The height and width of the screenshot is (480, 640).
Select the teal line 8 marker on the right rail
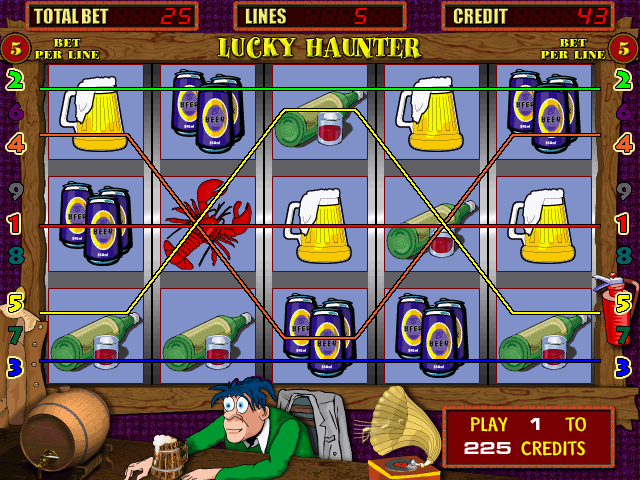(x=624, y=254)
